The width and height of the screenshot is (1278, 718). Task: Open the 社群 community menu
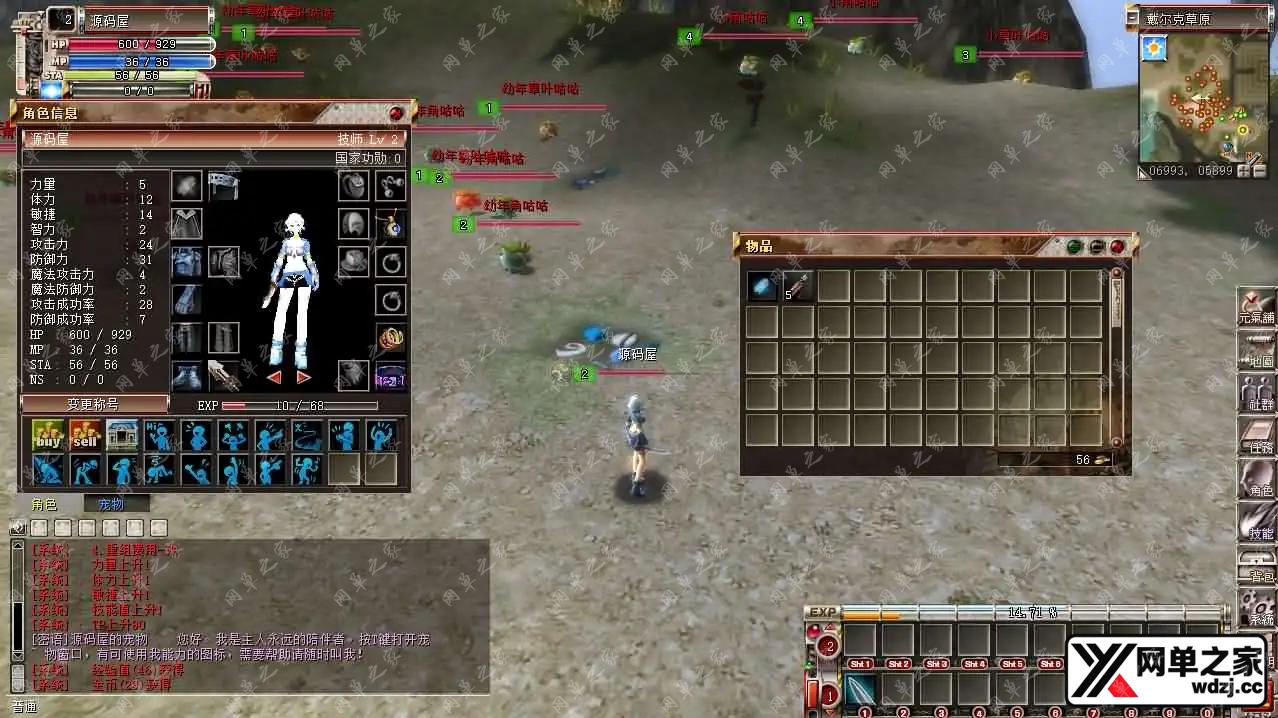(1256, 392)
